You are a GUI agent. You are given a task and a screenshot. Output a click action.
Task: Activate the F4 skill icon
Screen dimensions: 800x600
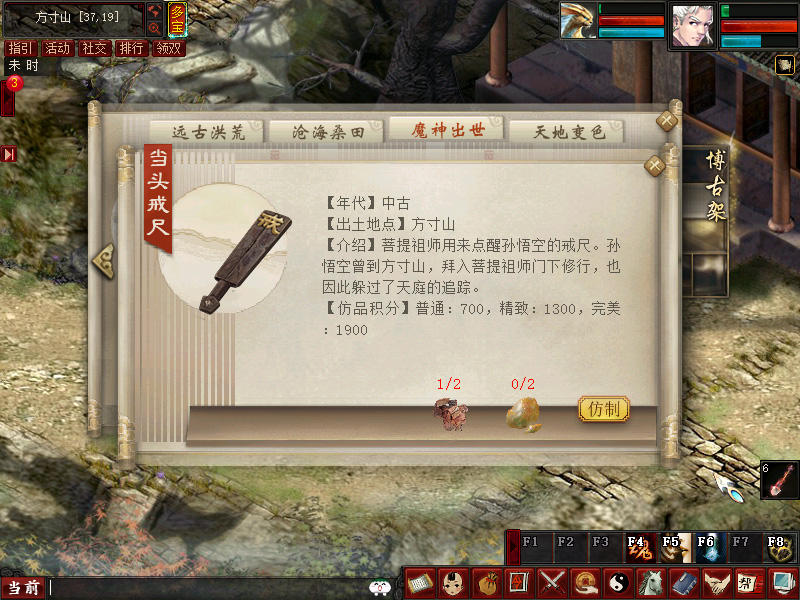point(637,547)
